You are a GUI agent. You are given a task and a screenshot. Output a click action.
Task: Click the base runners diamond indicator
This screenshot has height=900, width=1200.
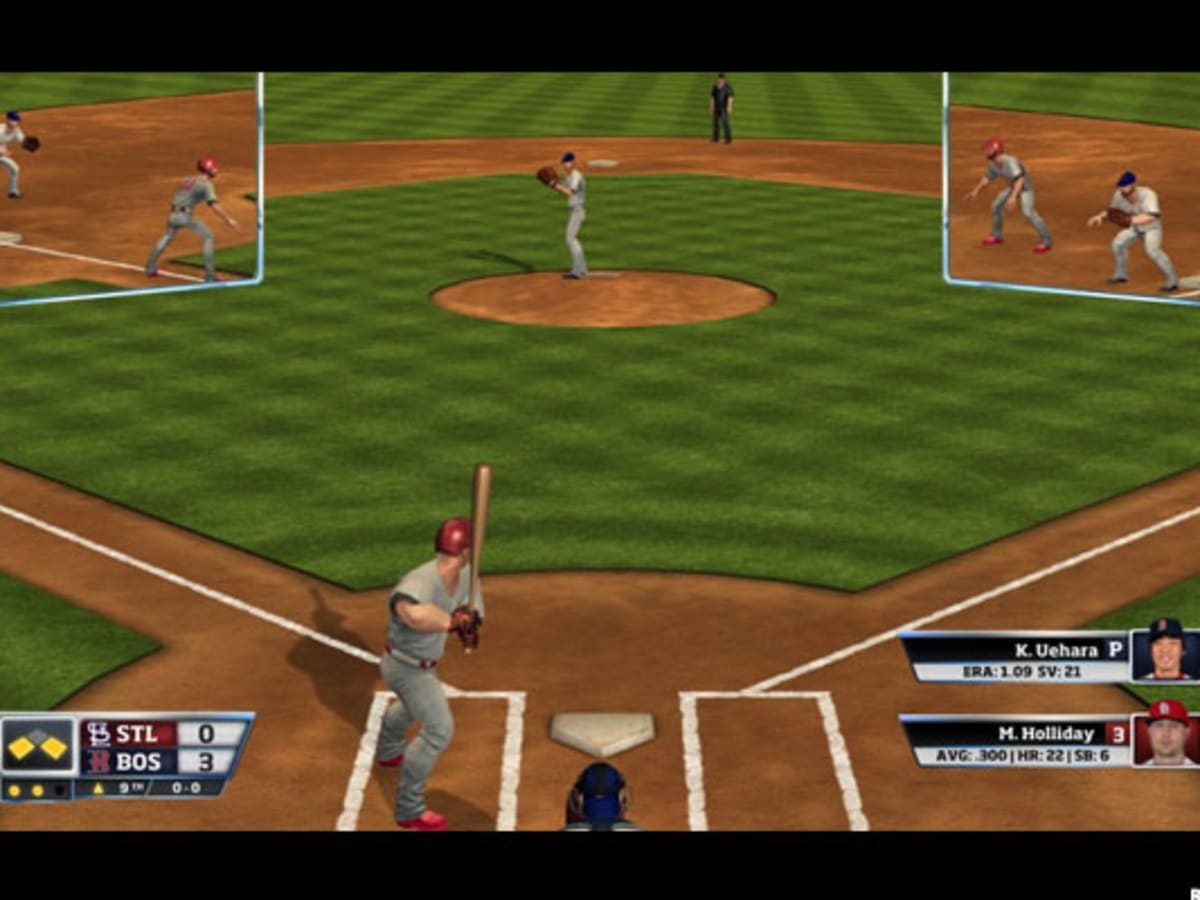click(x=39, y=746)
